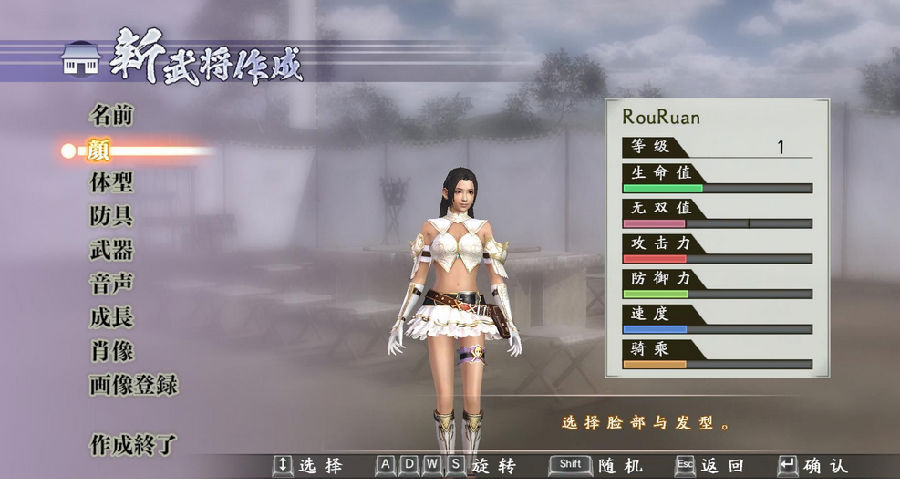Open the 体型 body type entry

tap(110, 184)
